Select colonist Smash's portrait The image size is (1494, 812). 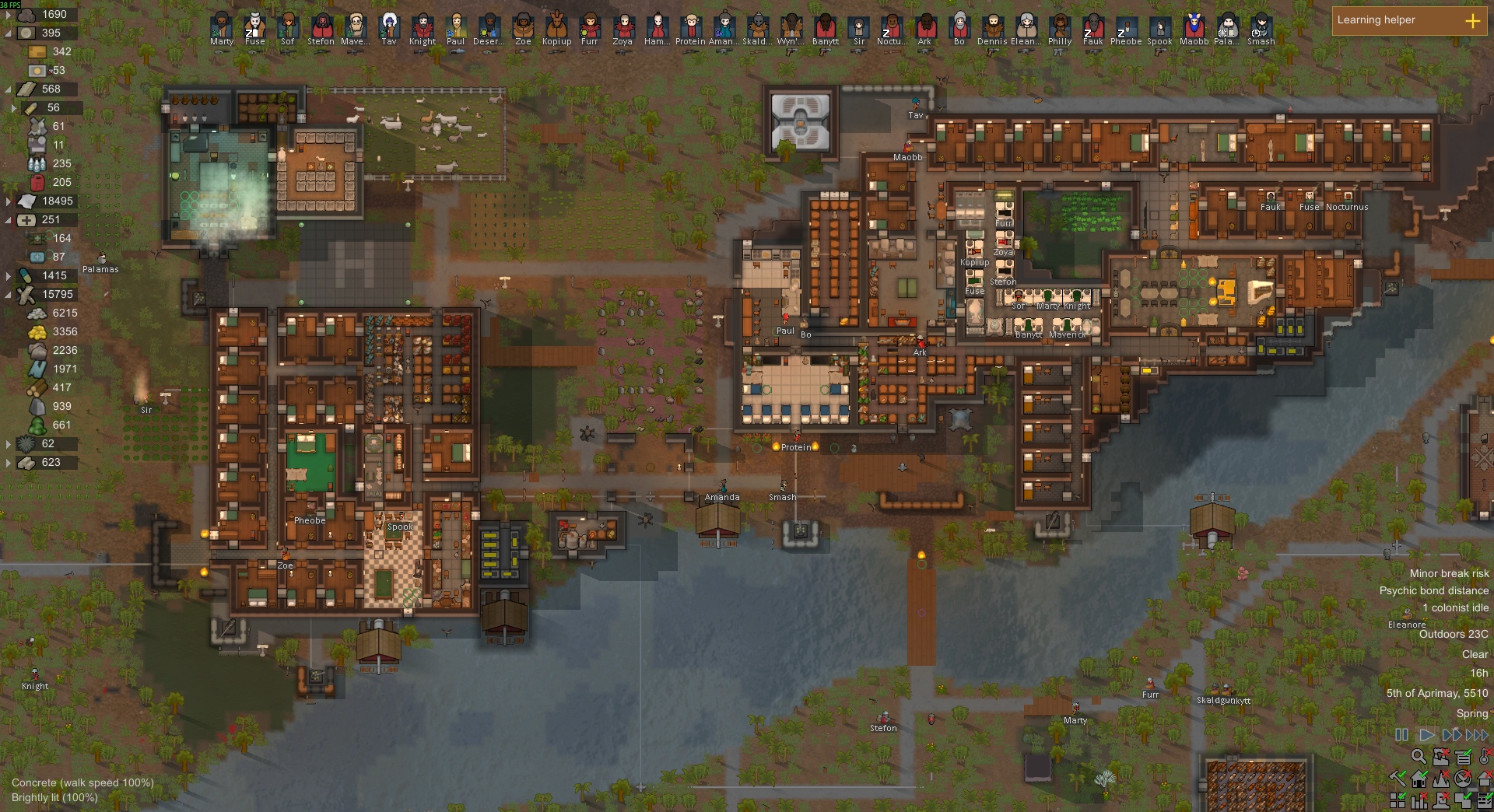pyautogui.click(x=1261, y=27)
